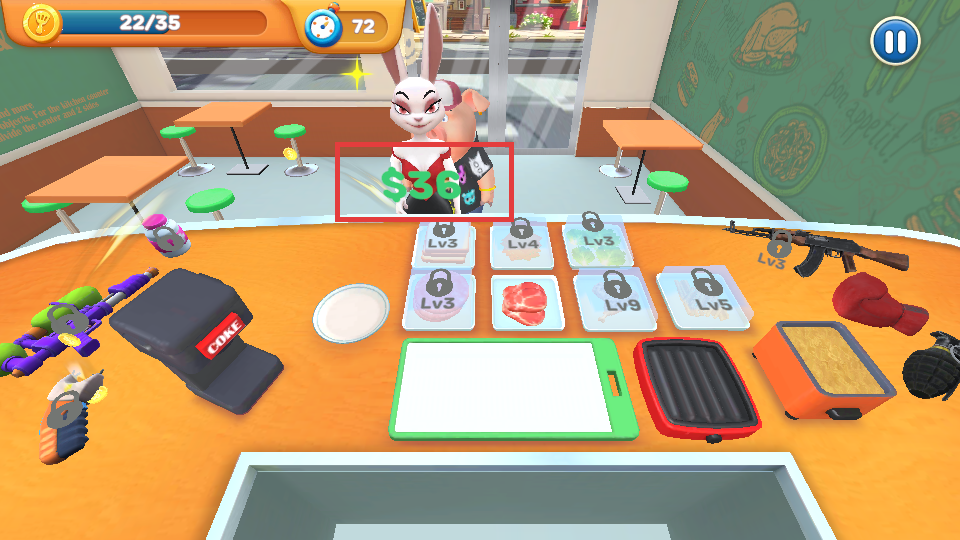This screenshot has width=960, height=540.
Task: Choose the locked Lv5 ingredient tray
Action: (706, 300)
